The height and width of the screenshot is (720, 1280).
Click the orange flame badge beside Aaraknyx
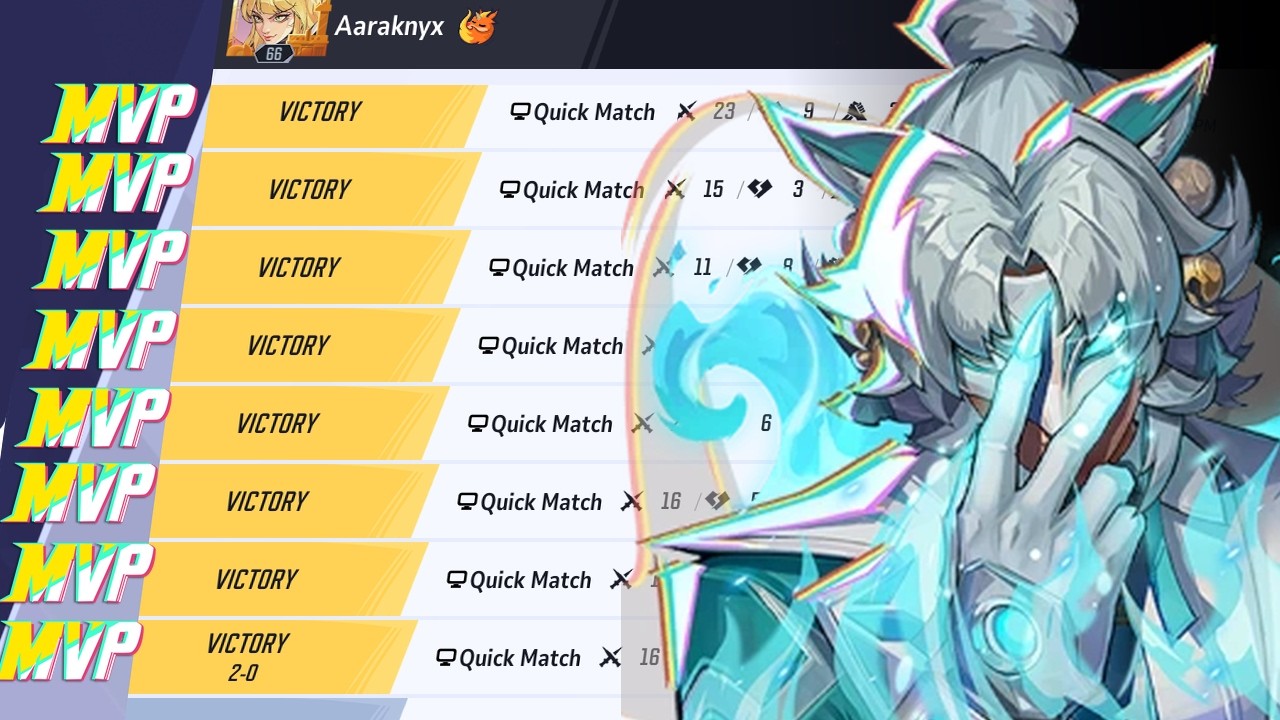[x=477, y=27]
